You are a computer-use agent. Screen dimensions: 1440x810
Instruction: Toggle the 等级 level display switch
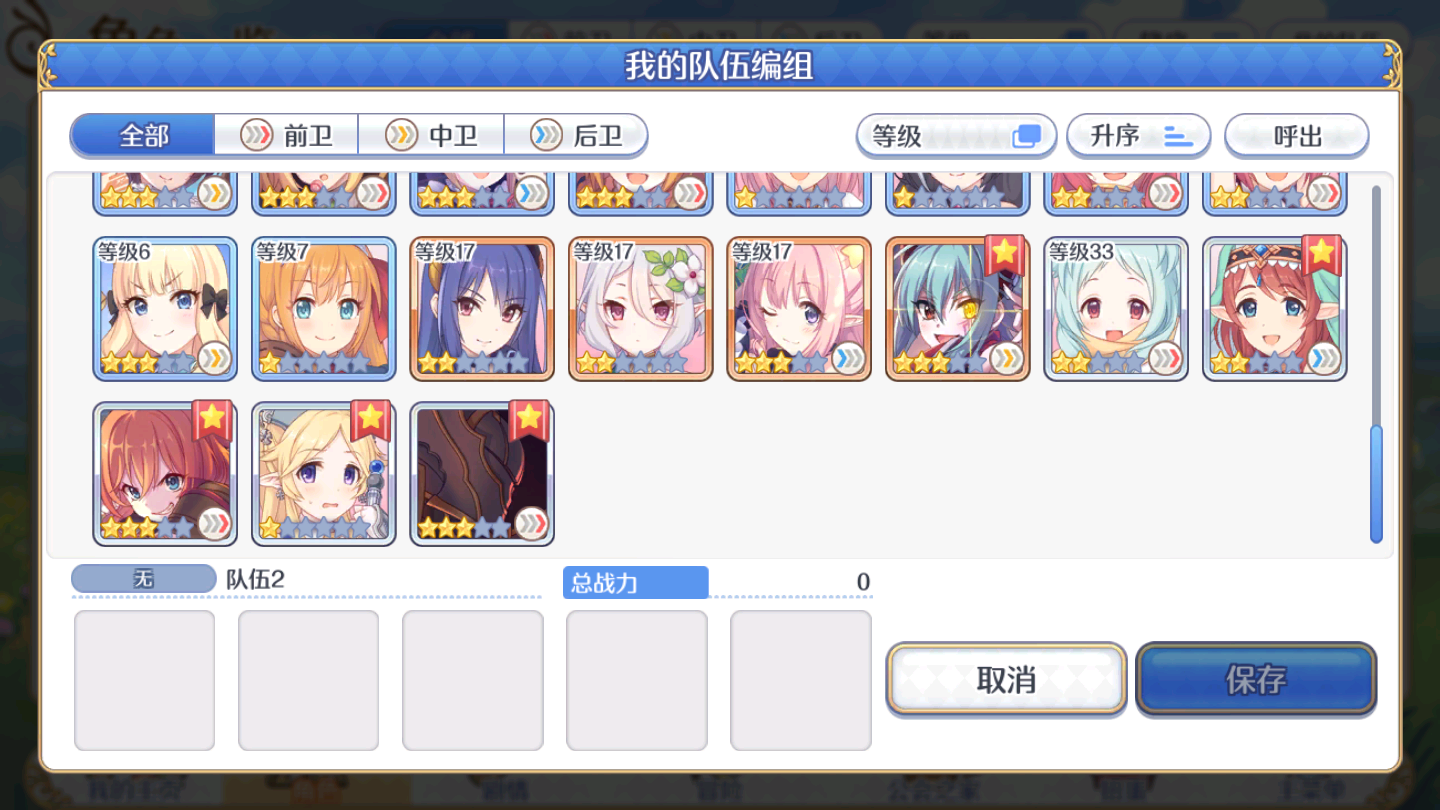(955, 135)
